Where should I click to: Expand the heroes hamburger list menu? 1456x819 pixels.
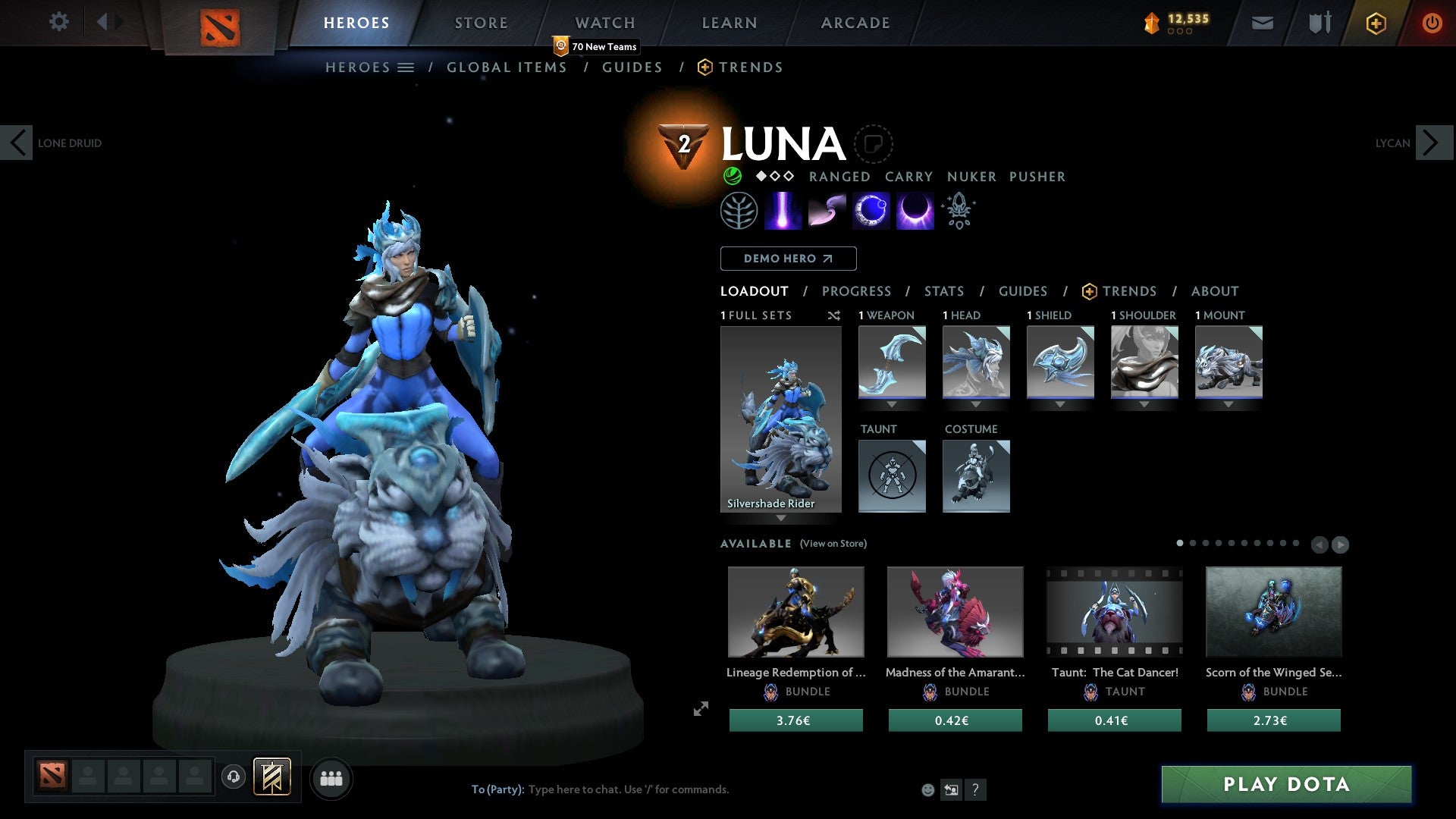pyautogui.click(x=406, y=67)
